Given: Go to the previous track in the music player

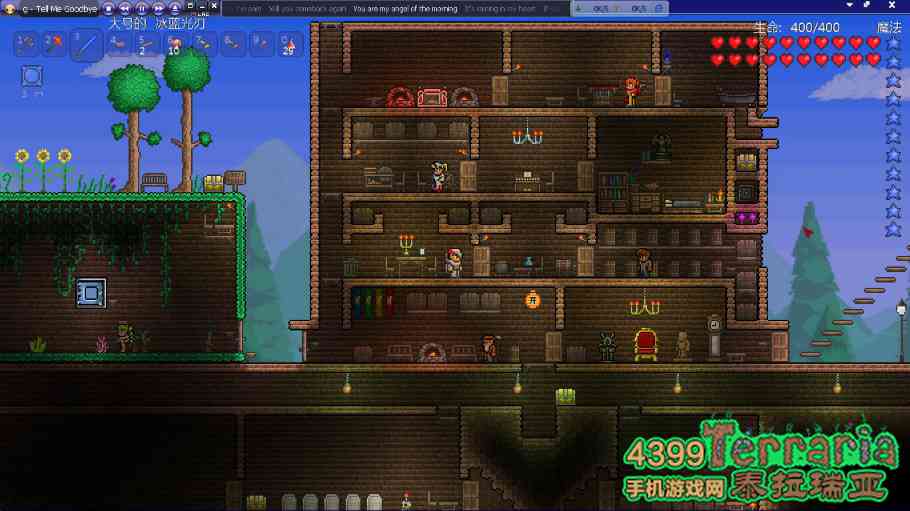Looking at the screenshot, I should pos(123,8).
